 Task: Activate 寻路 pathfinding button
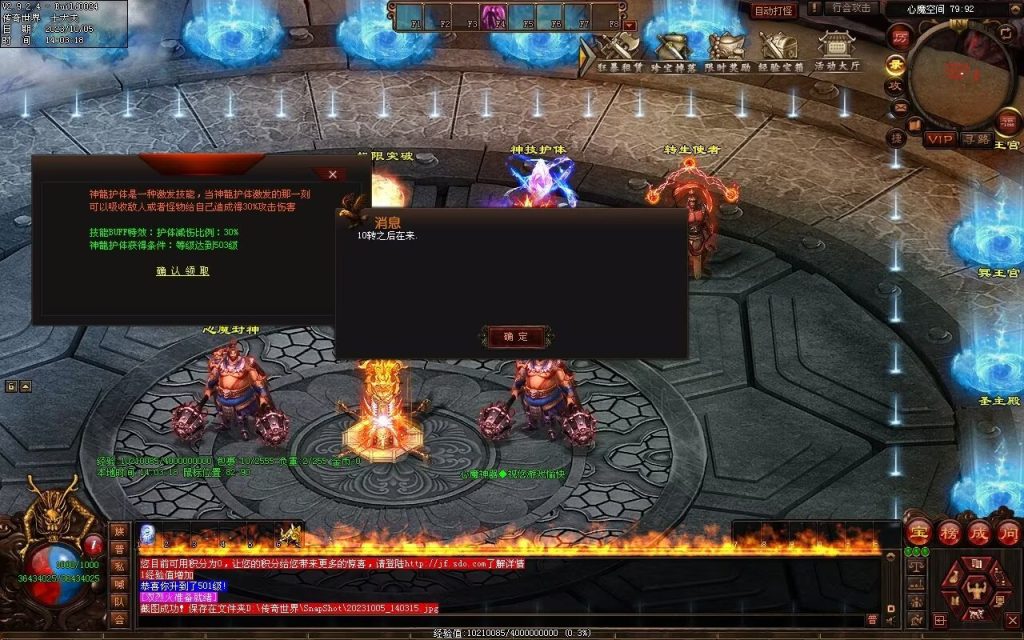click(975, 139)
